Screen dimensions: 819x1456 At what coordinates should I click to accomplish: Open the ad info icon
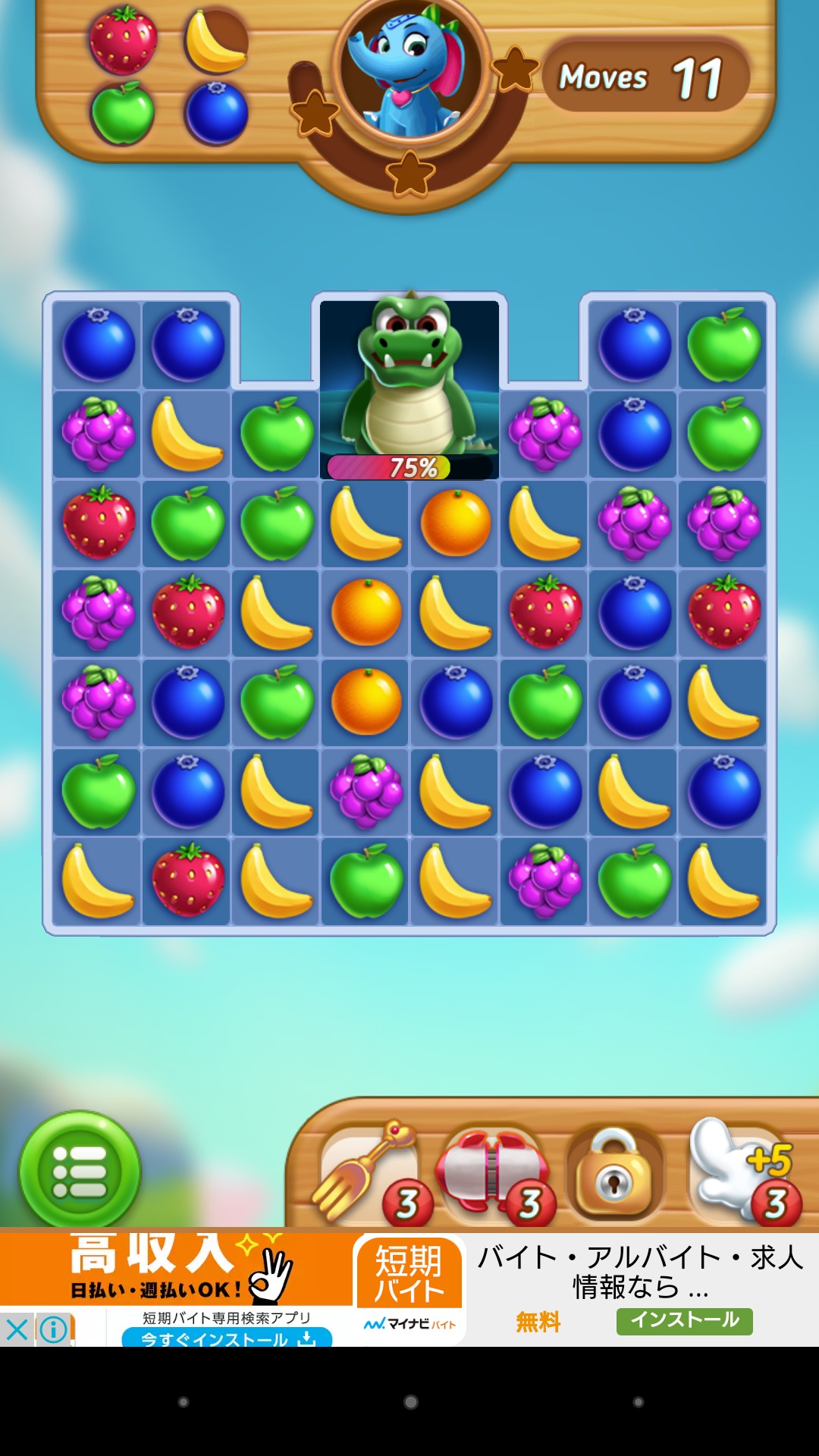pos(54,1329)
